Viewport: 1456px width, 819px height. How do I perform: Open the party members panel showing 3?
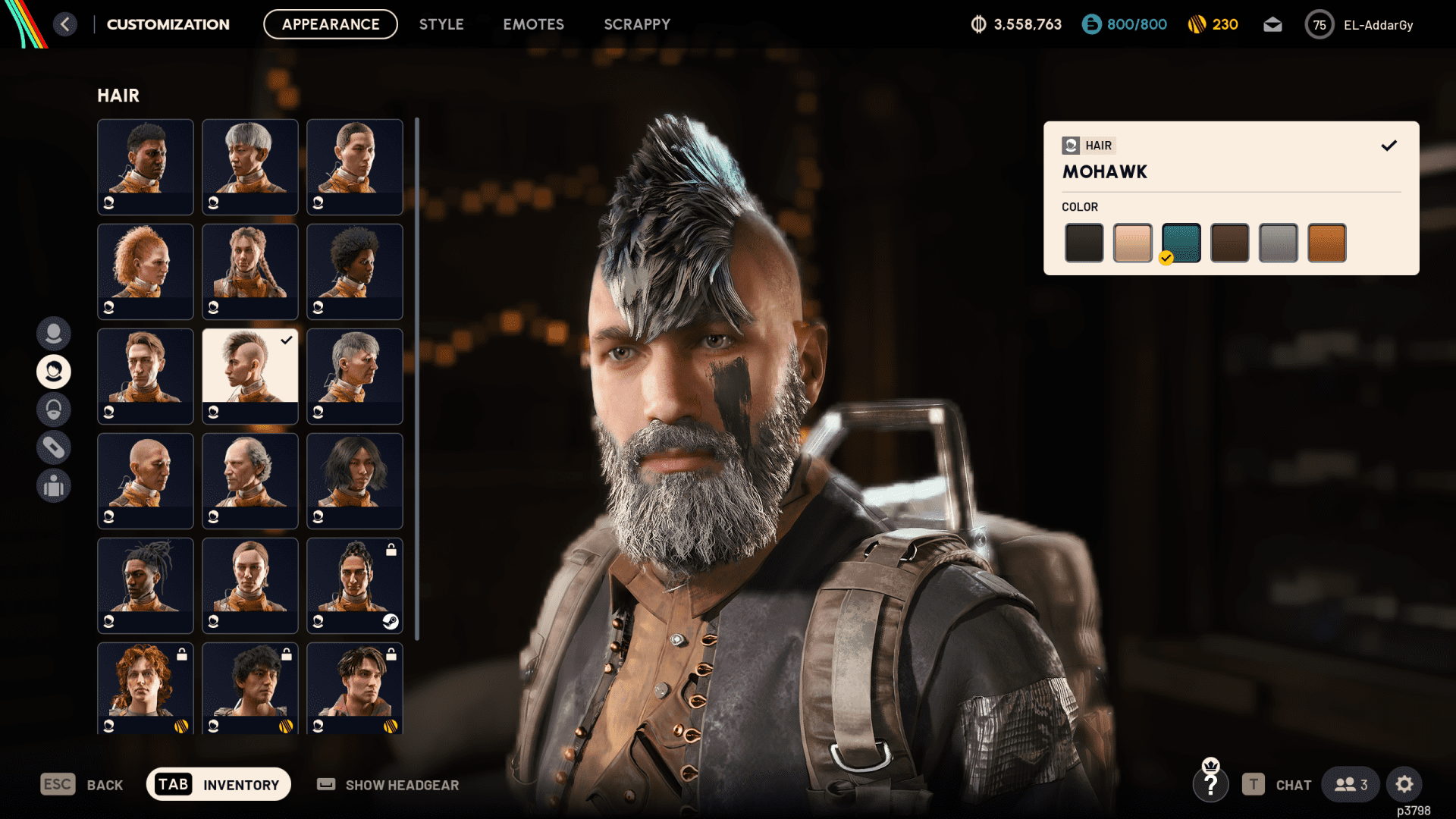(1350, 784)
